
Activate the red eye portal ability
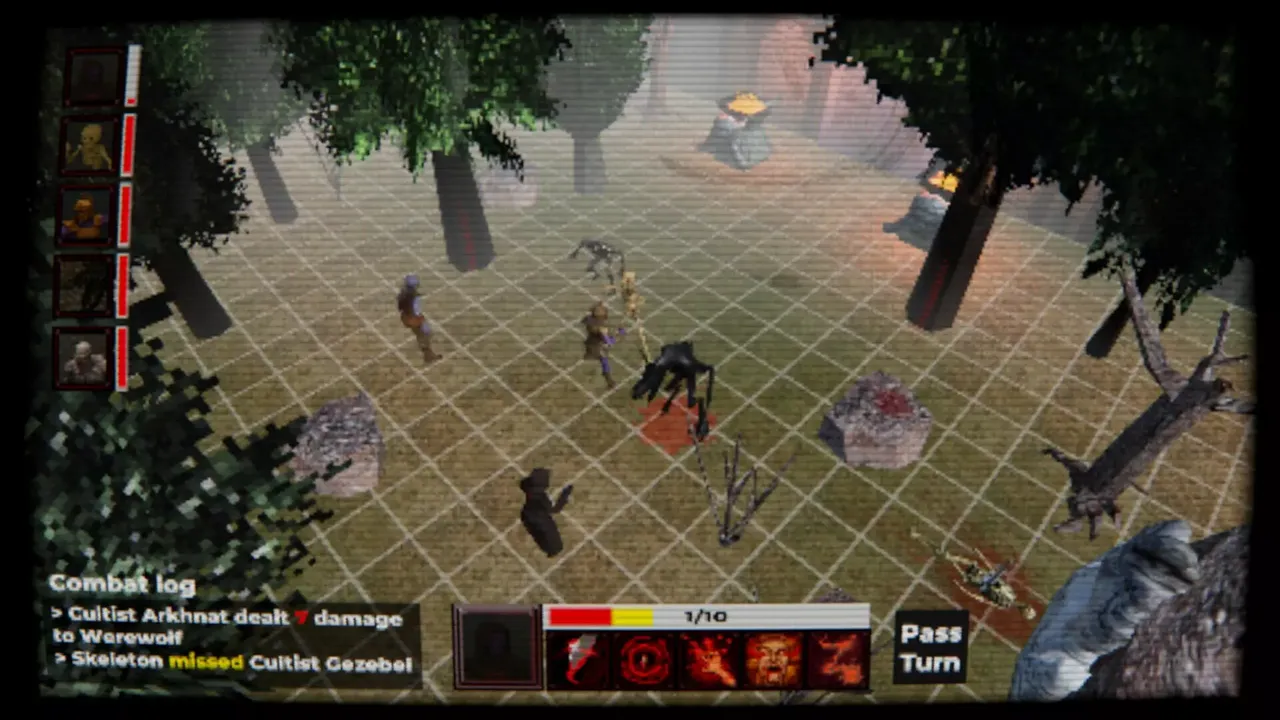(x=645, y=655)
